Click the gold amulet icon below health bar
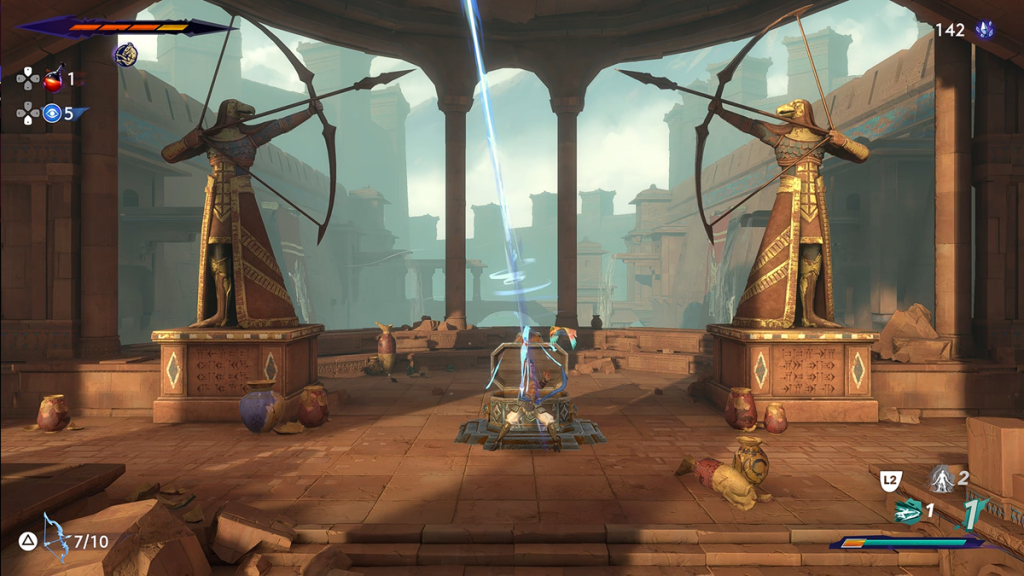 [x=125, y=54]
